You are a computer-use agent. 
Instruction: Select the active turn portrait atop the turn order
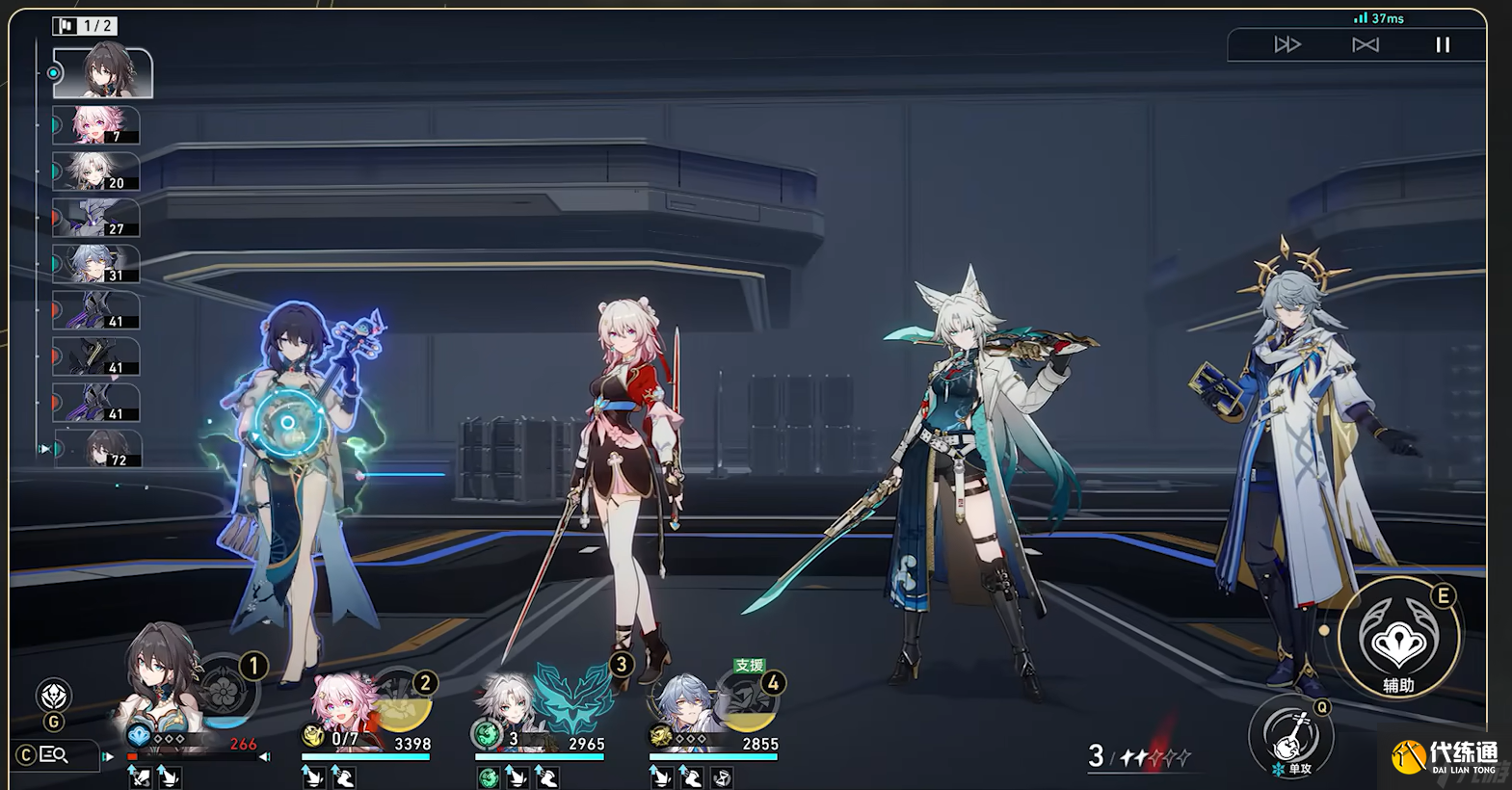(102, 72)
